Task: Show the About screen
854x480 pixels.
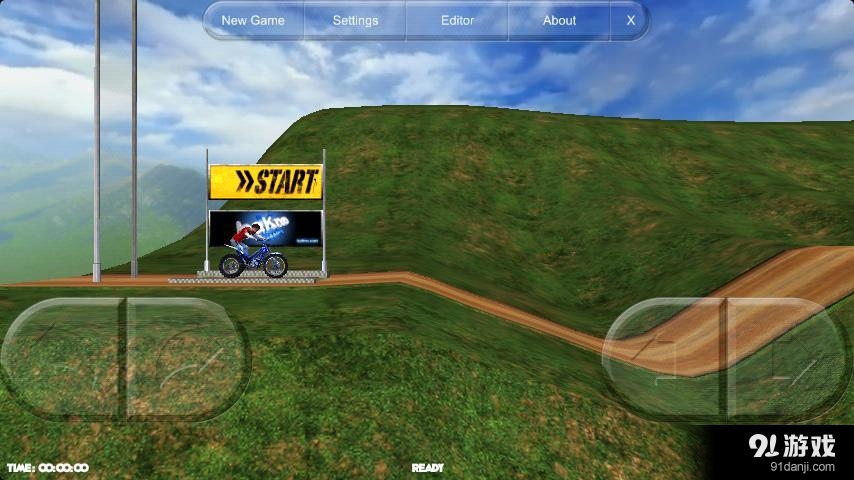Action: click(x=559, y=20)
